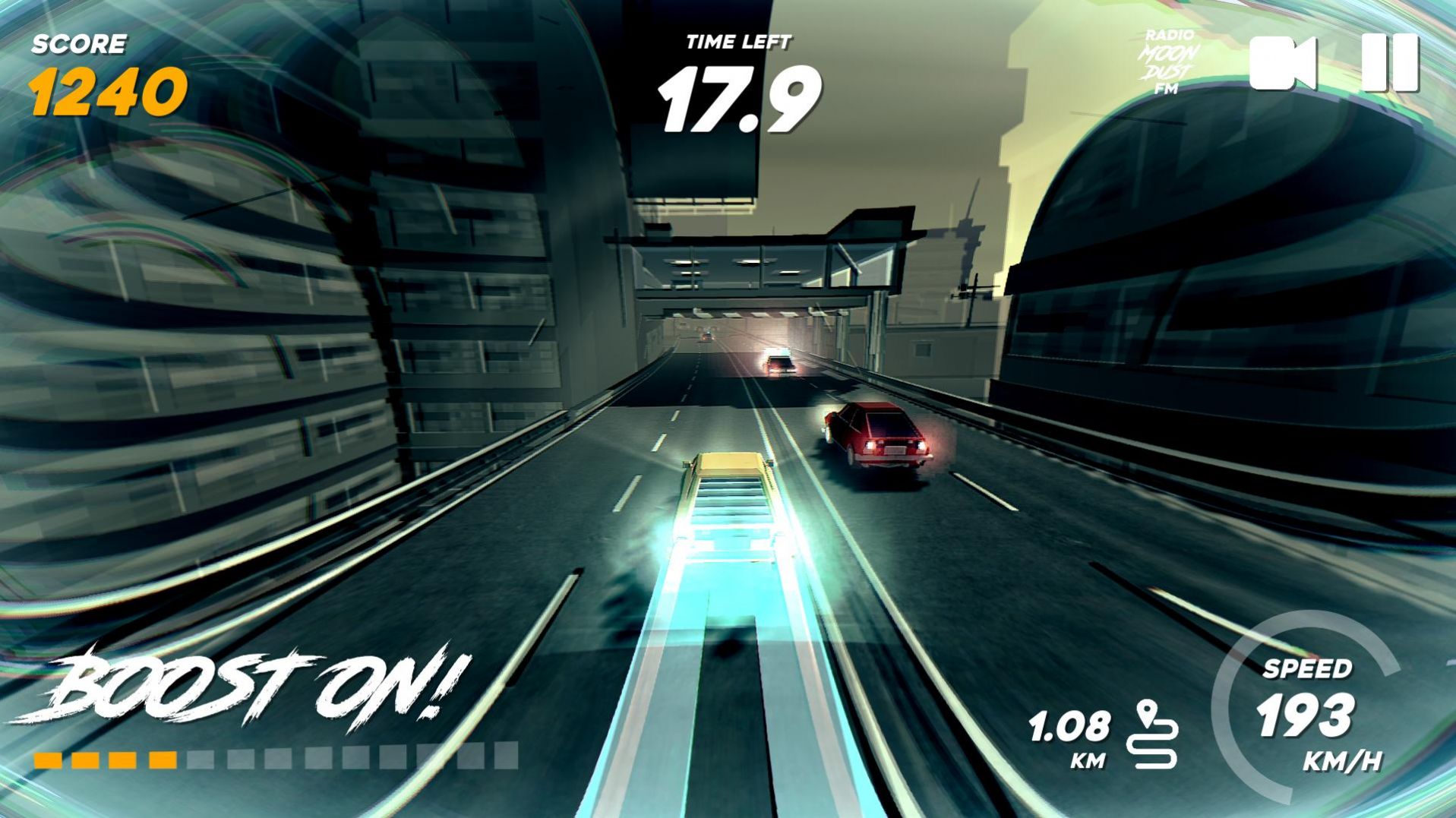Open the Radio Moon Dust FM station
Viewport: 1456px width, 818px height.
[x=1167, y=61]
